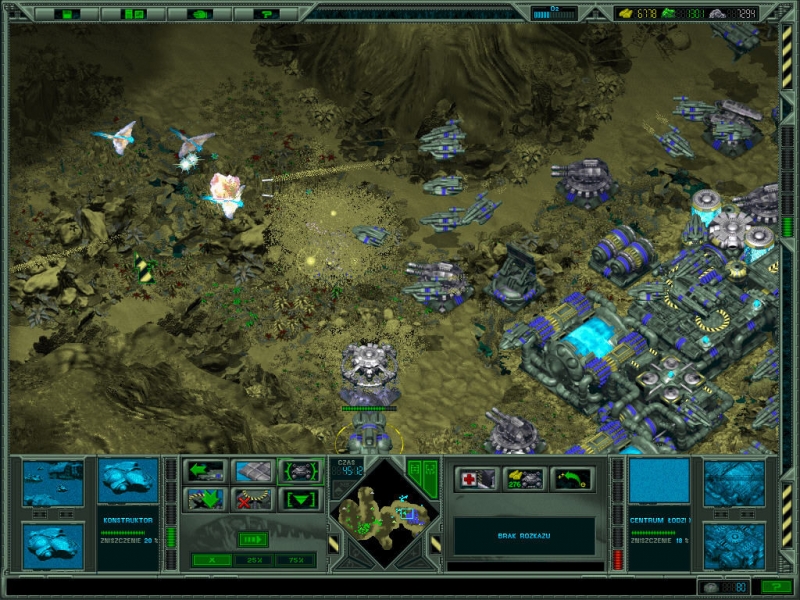Open the minimap in the bottom panel
800x600 pixels.
(x=385, y=513)
